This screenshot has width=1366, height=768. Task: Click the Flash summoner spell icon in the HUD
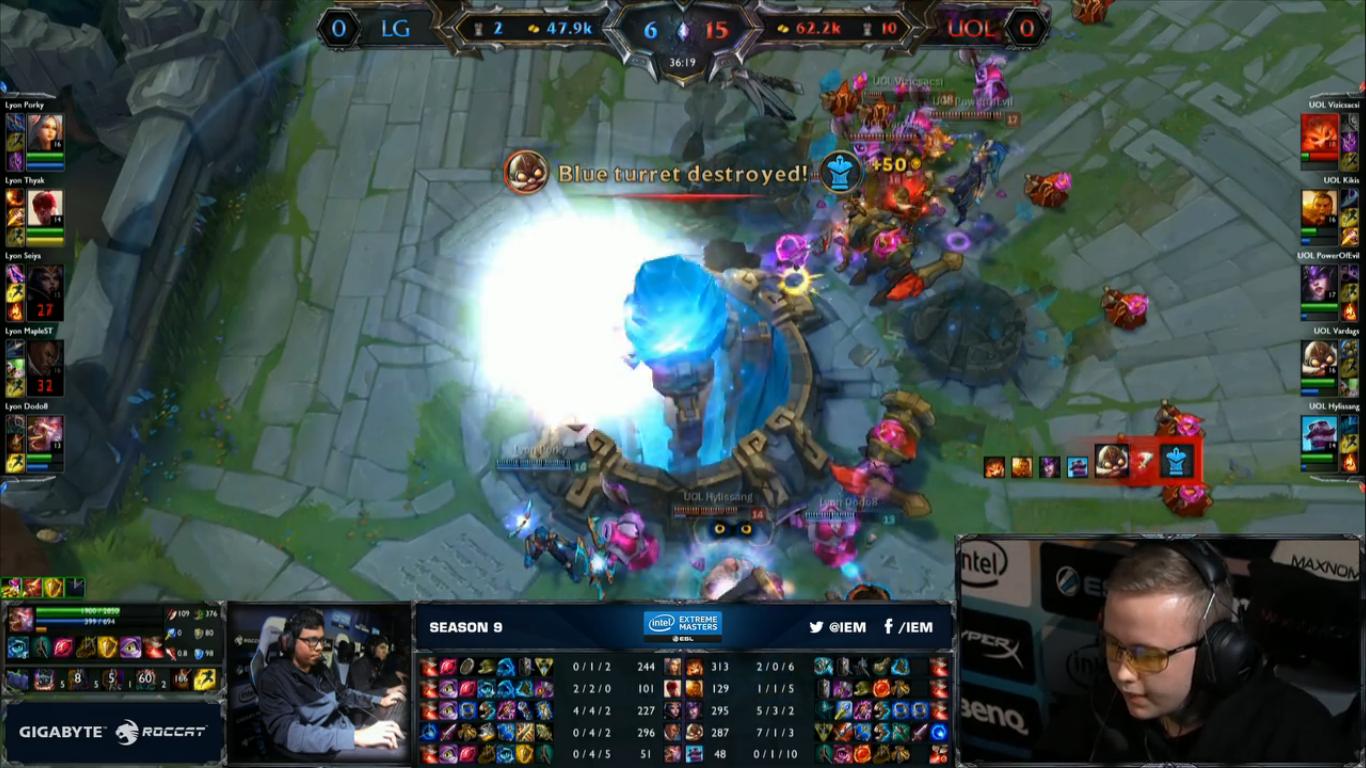tap(204, 680)
